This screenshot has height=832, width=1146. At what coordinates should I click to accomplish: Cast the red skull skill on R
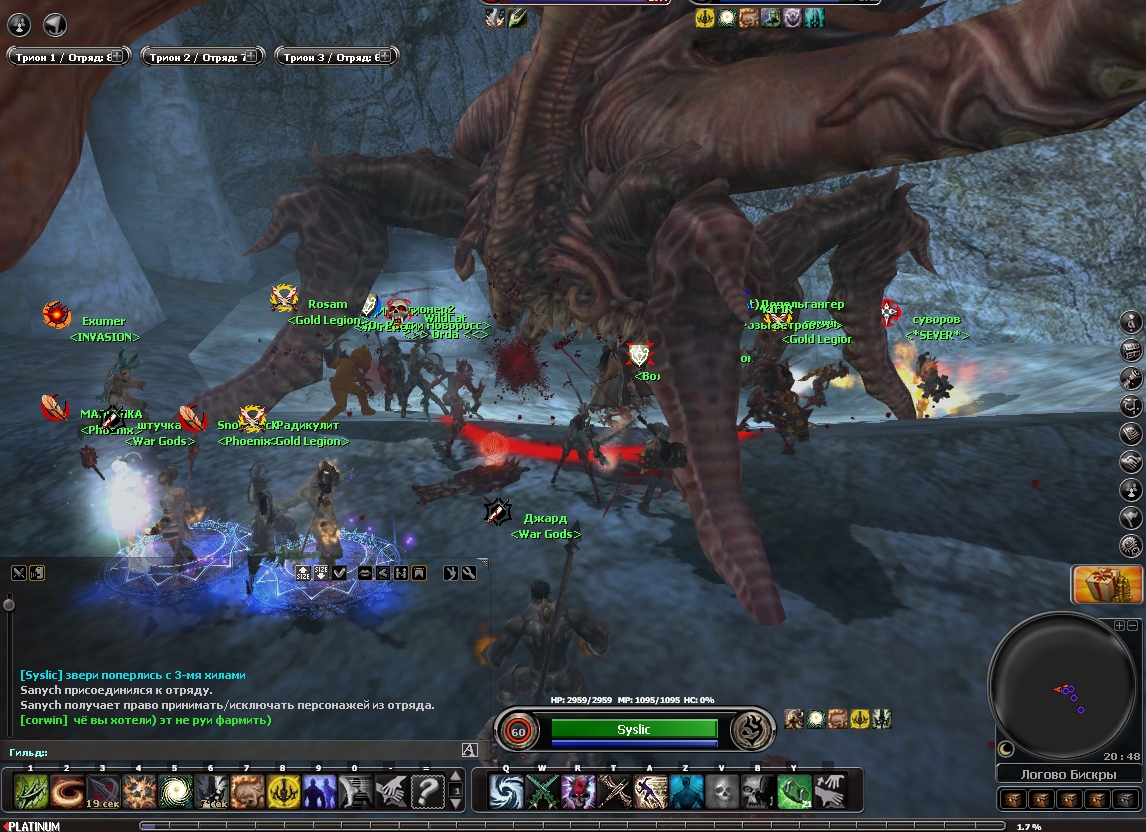click(578, 792)
